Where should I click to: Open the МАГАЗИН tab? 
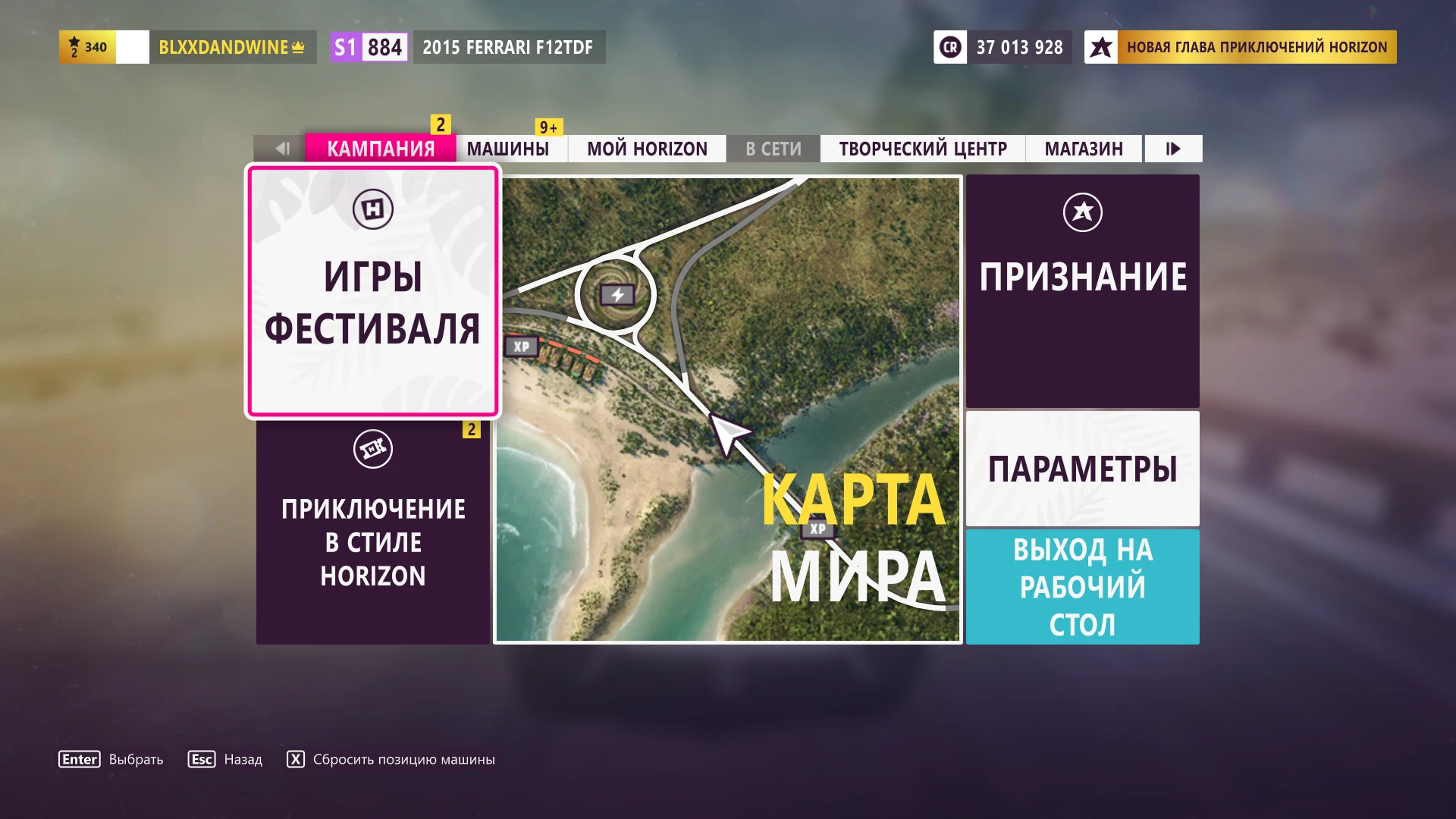pyautogui.click(x=1084, y=149)
